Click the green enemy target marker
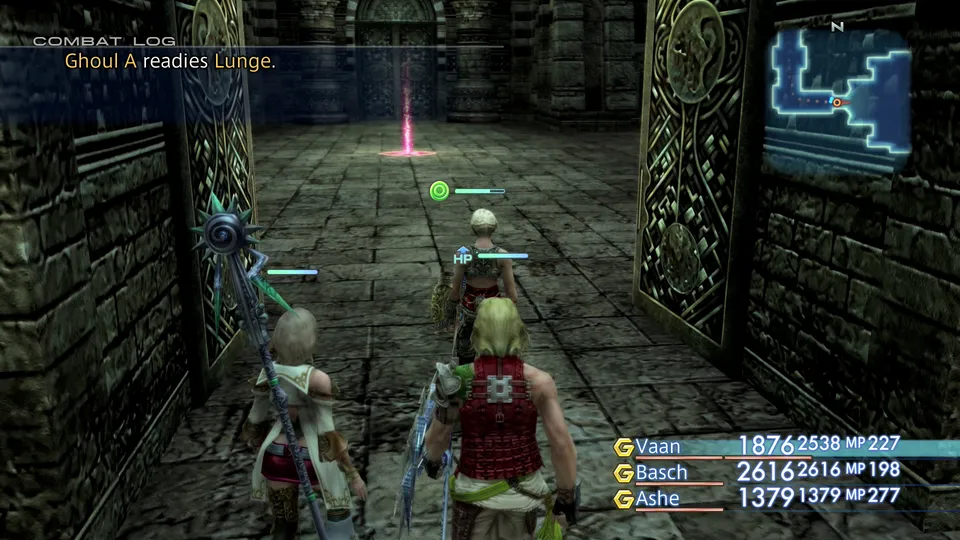 439,190
